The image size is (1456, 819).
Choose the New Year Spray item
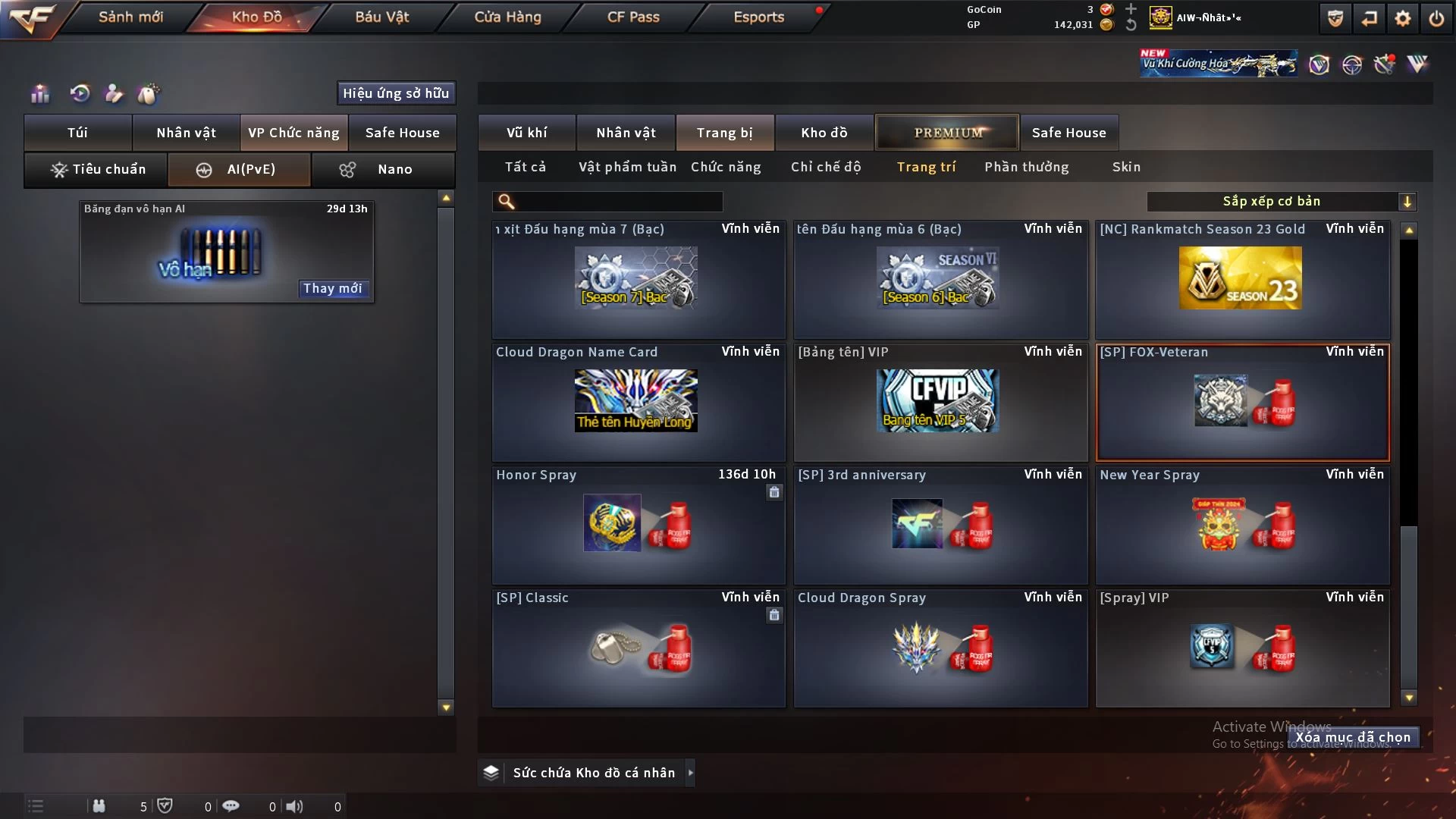tap(1242, 525)
